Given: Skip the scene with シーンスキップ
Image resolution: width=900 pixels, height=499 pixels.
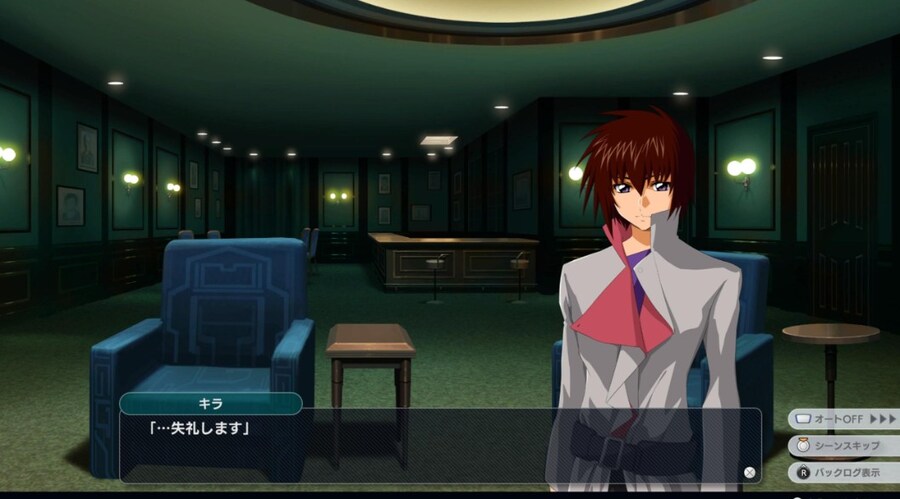Looking at the screenshot, I should 843,445.
